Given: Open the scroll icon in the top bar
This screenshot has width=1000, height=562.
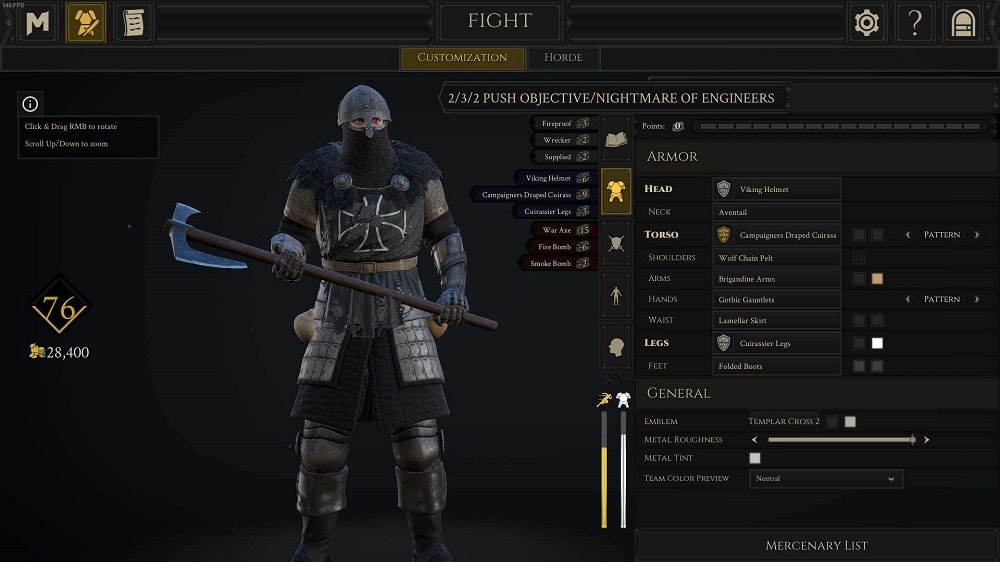Looking at the screenshot, I should [132, 23].
